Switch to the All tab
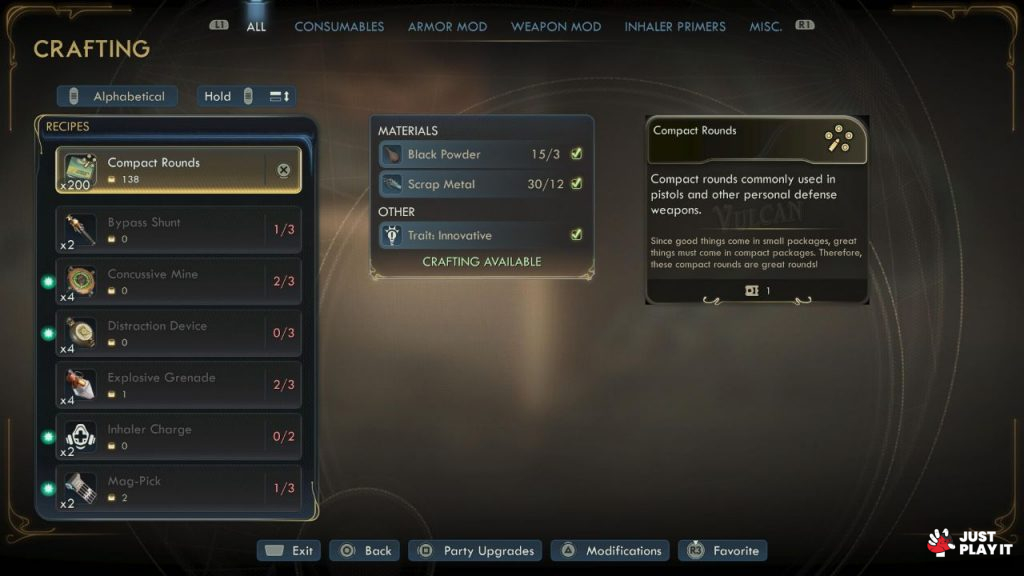The image size is (1024, 576). [x=256, y=27]
